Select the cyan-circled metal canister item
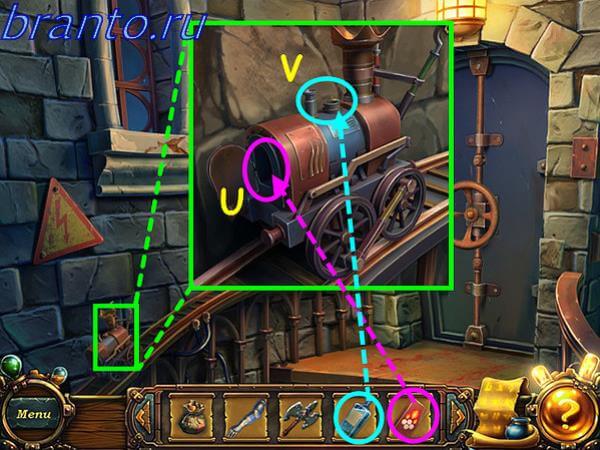 coord(356,414)
